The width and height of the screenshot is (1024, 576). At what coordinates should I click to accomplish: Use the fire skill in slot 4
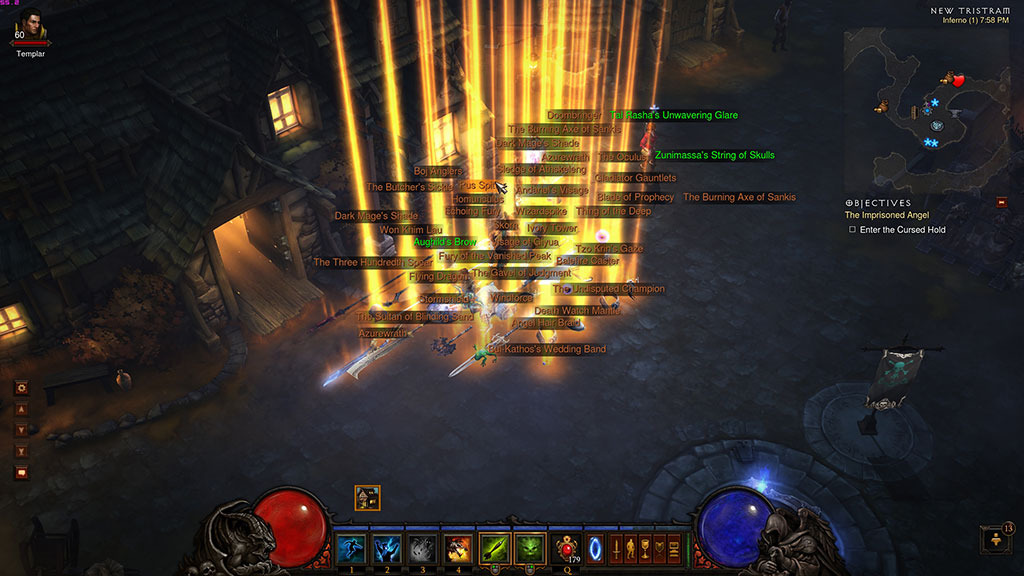pos(458,548)
